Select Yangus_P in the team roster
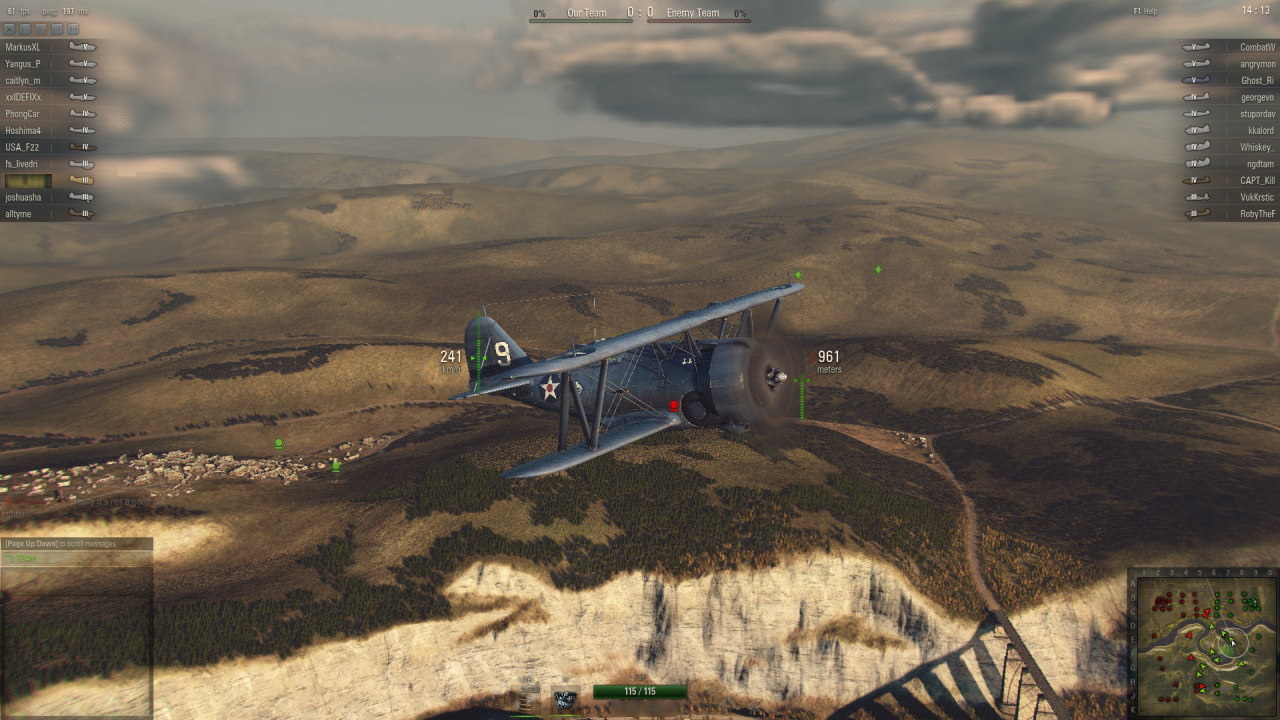The width and height of the screenshot is (1280, 720). click(24, 64)
